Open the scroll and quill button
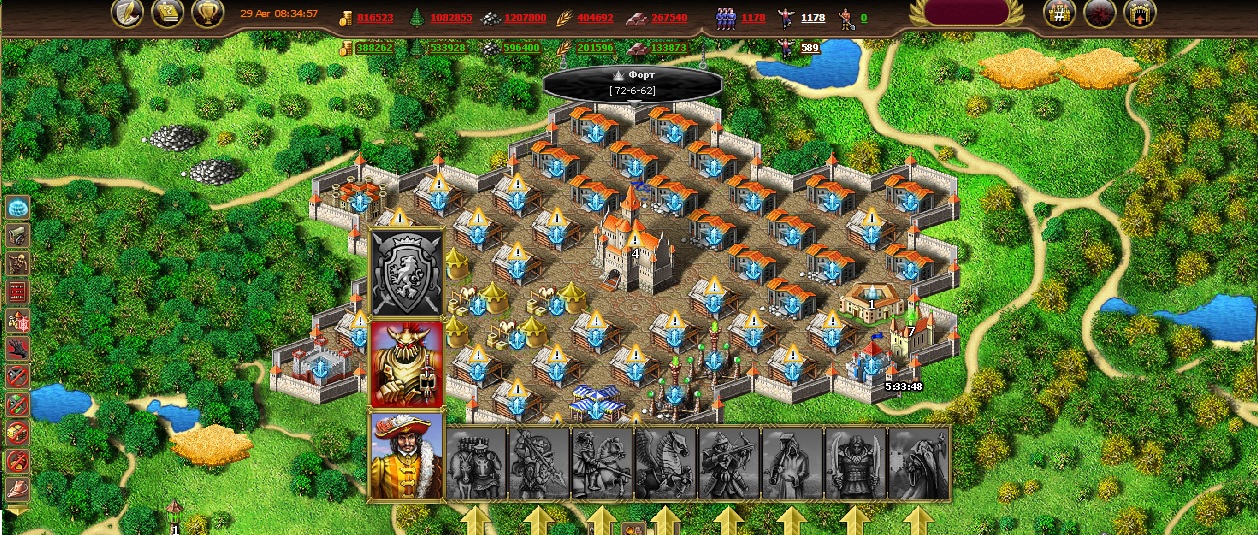 [x=167, y=14]
